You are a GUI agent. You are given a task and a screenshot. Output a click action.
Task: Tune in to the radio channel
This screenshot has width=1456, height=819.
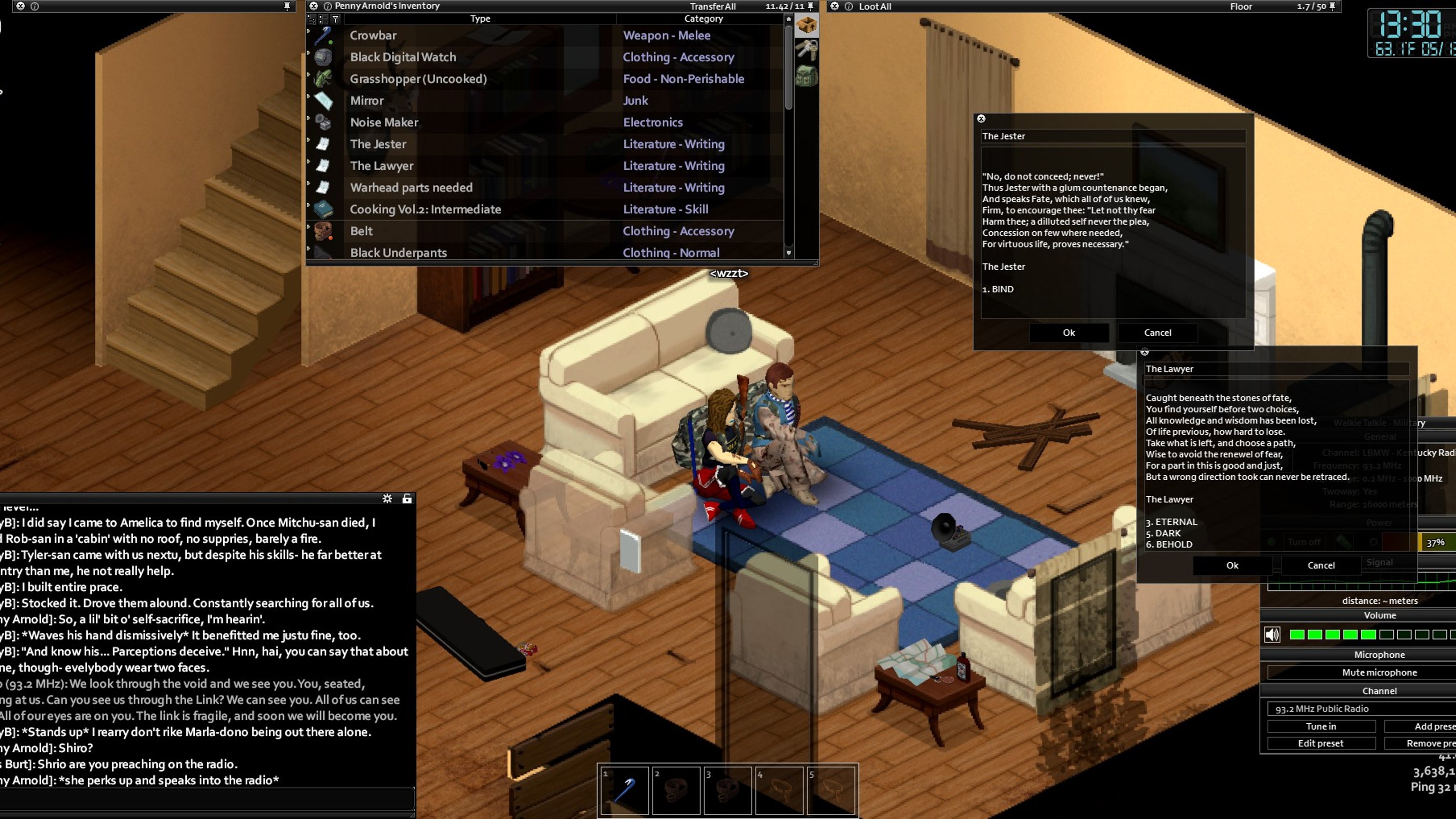pyautogui.click(x=1320, y=726)
